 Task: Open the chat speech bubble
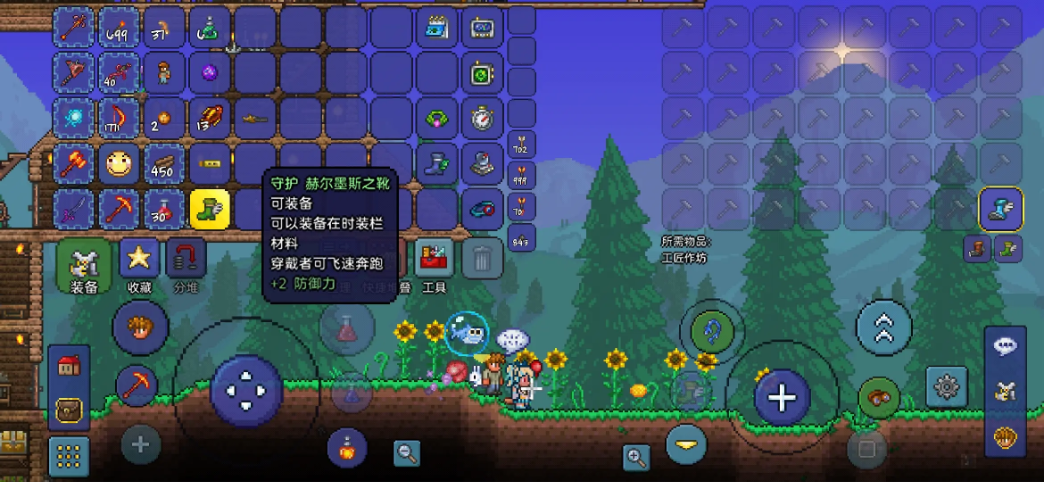(x=1005, y=345)
